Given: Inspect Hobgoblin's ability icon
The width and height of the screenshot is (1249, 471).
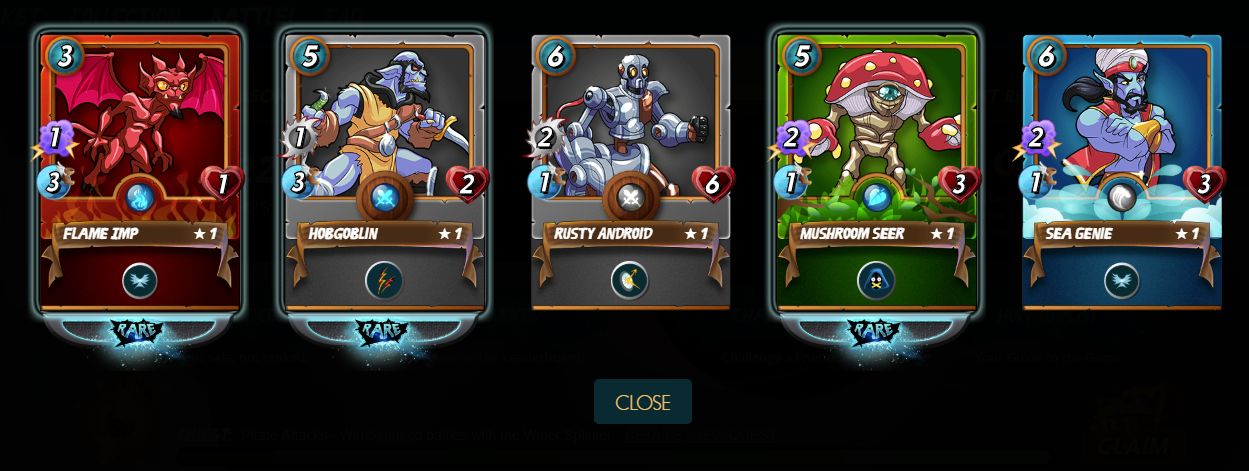Looking at the screenshot, I should 385,281.
